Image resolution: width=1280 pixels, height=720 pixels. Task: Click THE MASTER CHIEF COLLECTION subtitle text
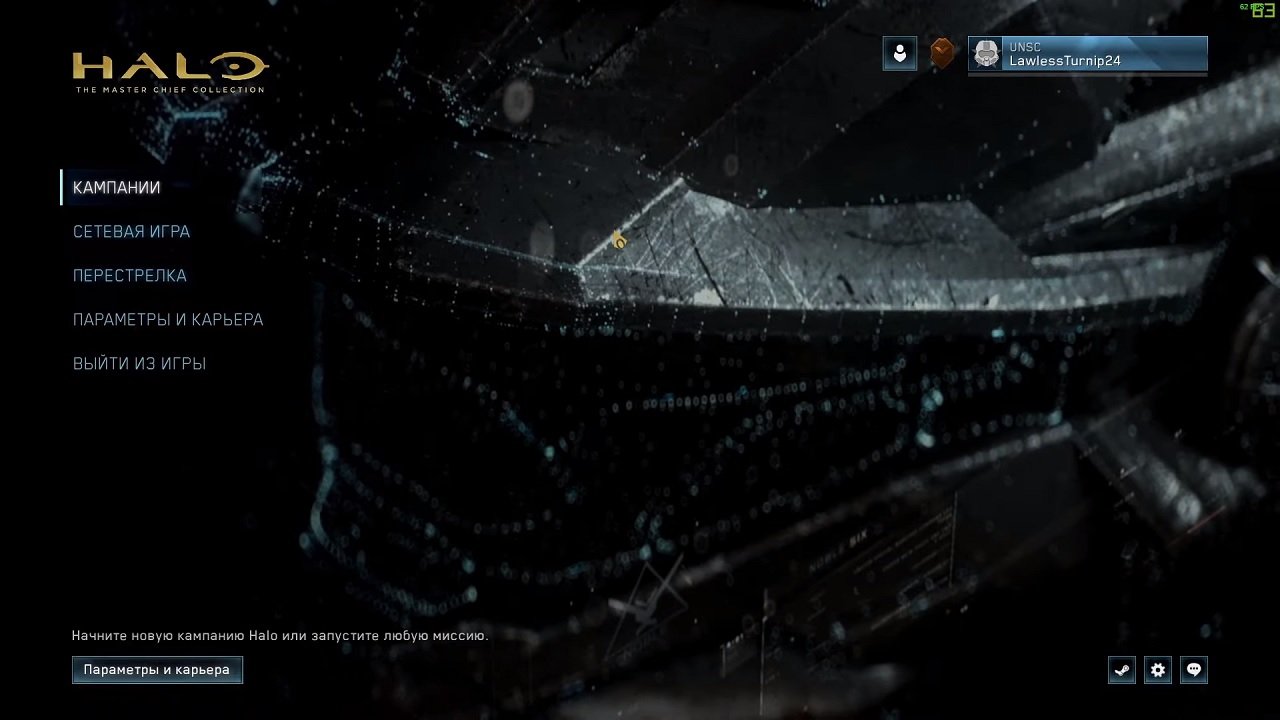point(168,89)
